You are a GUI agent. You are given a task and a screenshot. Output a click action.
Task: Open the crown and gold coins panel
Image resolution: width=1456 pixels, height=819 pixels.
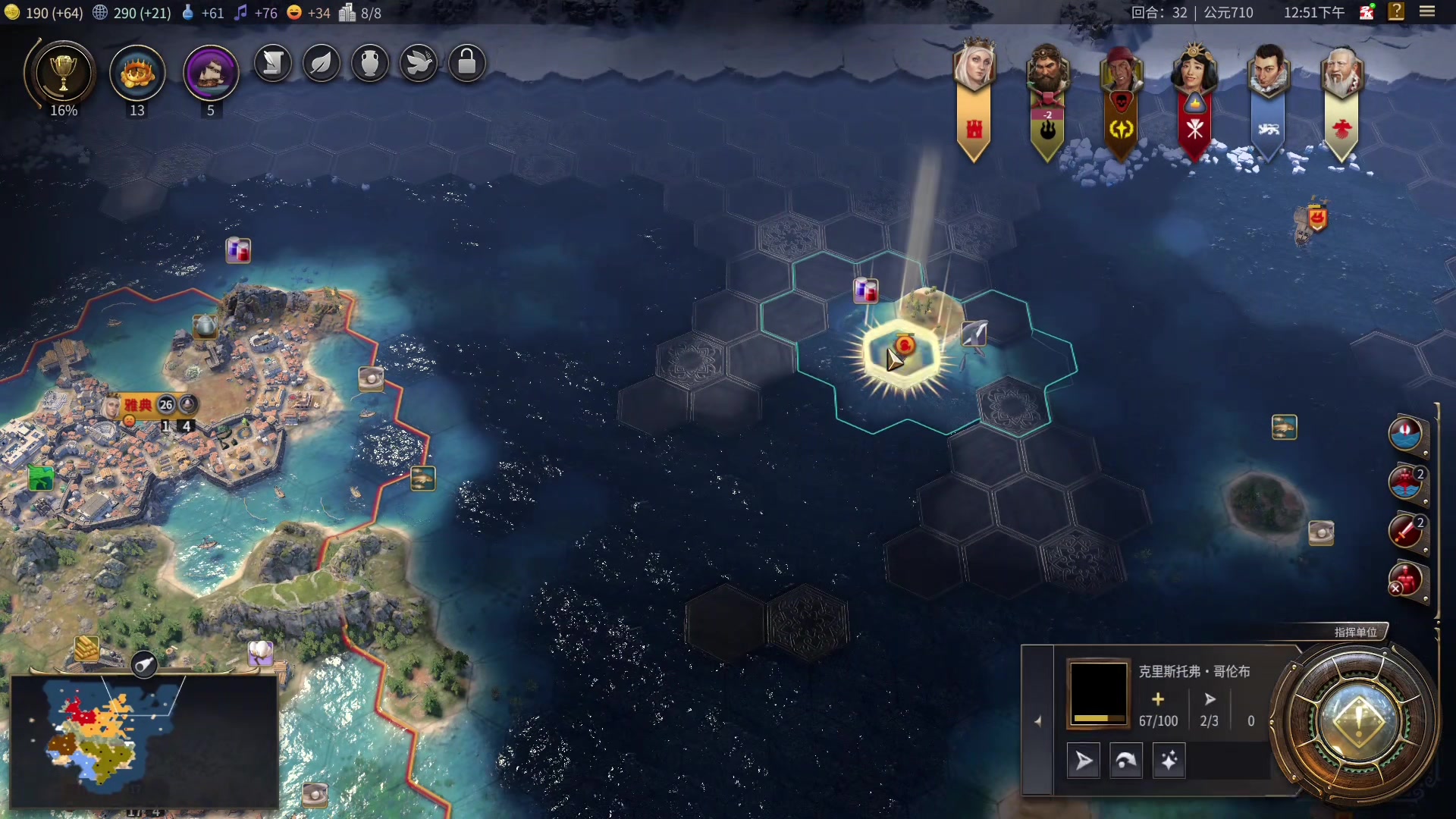click(137, 74)
